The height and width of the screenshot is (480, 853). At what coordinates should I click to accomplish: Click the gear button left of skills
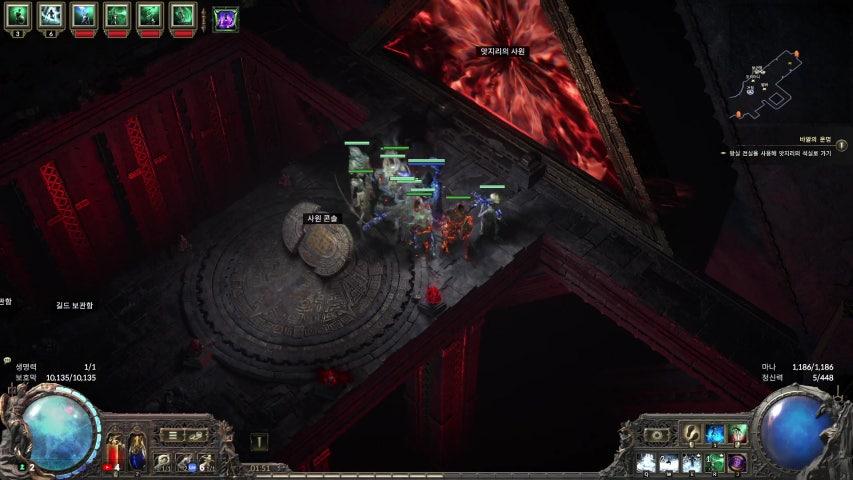pos(656,435)
